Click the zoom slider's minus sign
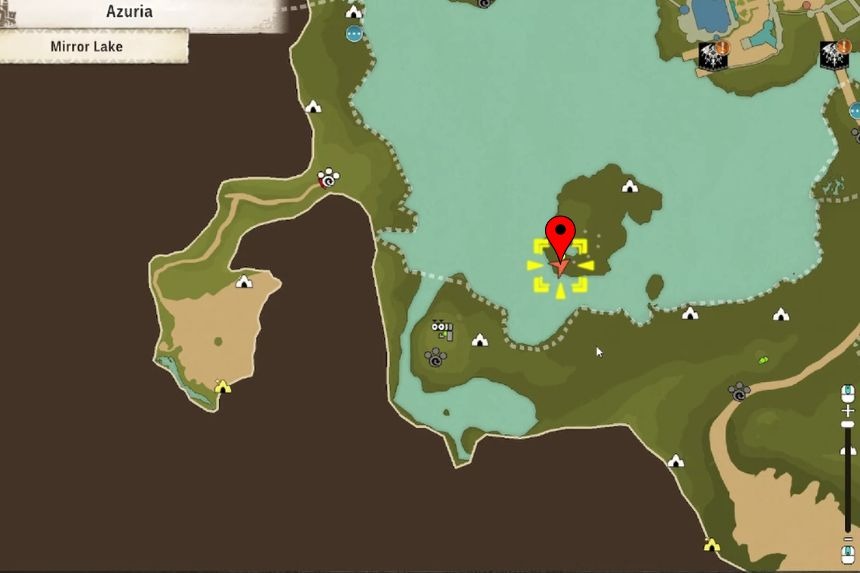 [x=848, y=540]
